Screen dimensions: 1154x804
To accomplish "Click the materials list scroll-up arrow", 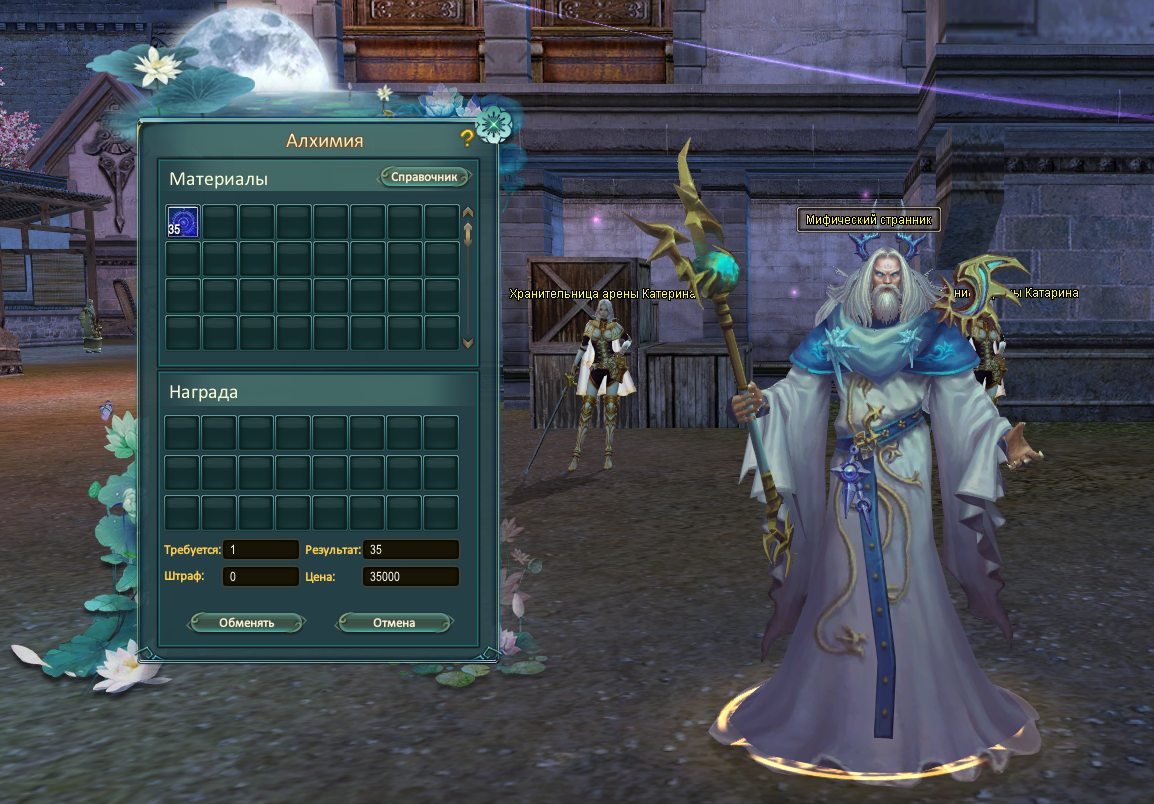I will [x=467, y=212].
